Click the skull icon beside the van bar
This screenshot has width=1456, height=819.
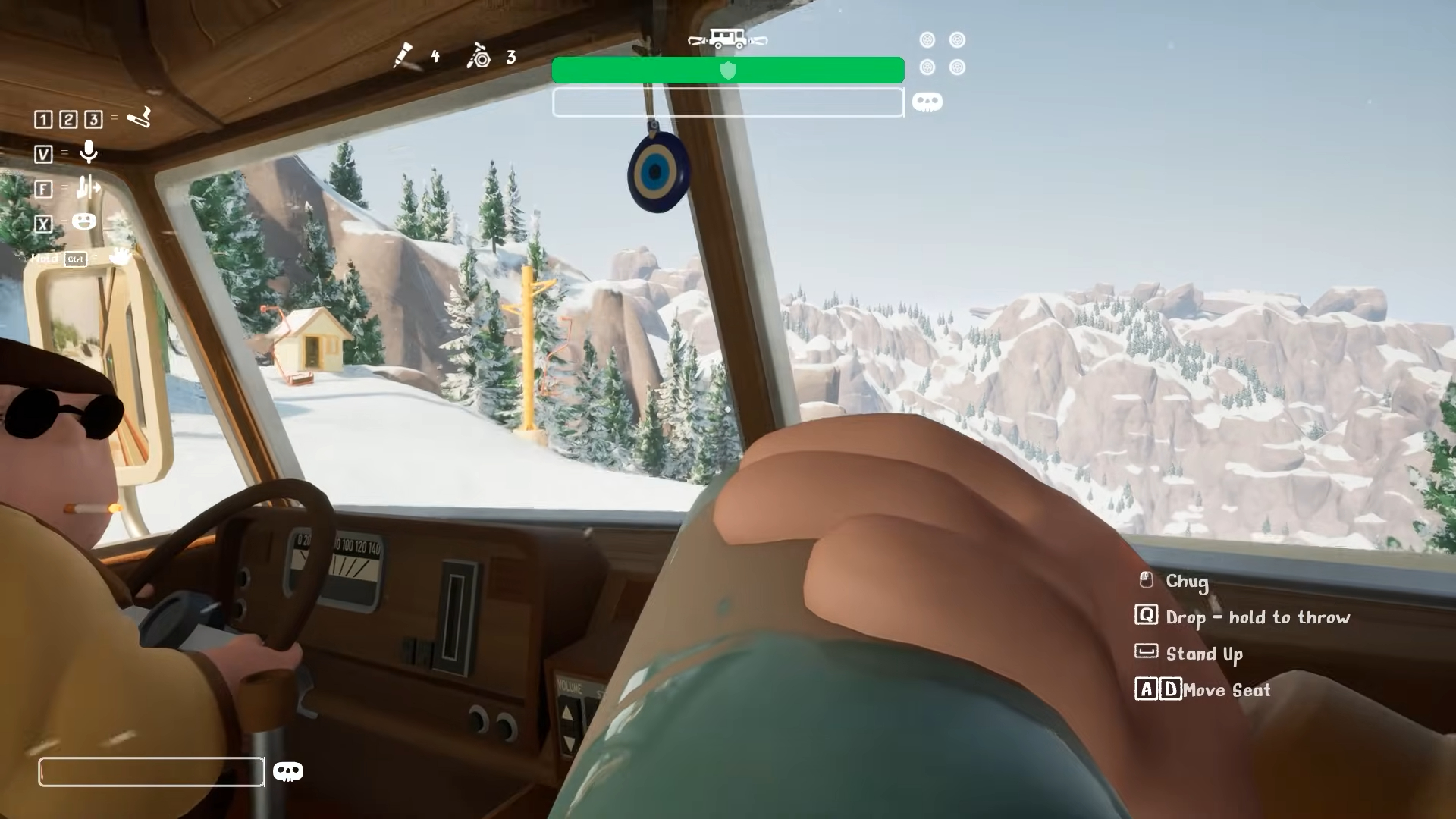pos(927,102)
